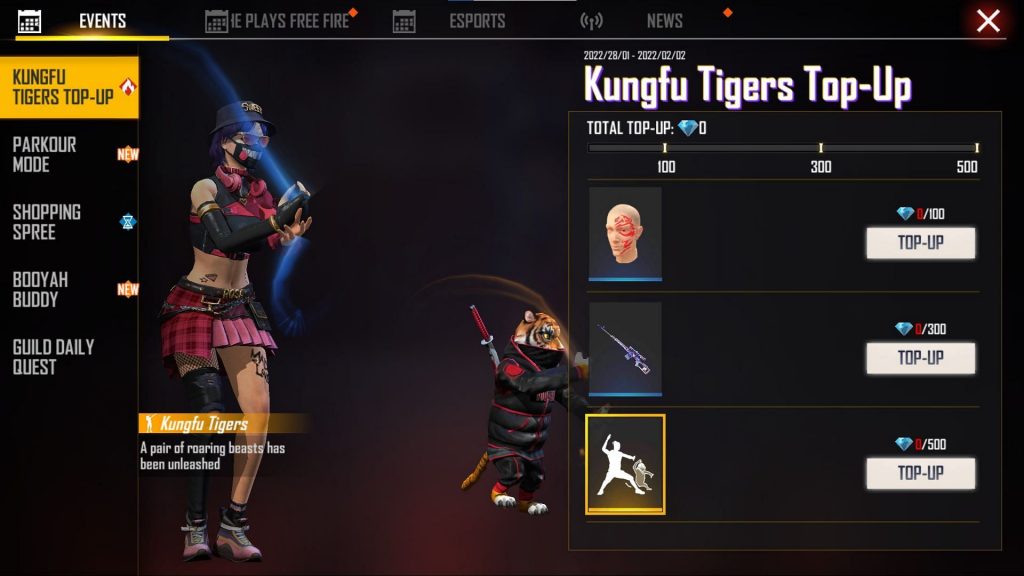Top-up for the 500 diamond reward
This screenshot has height=576, width=1024.
(920, 473)
